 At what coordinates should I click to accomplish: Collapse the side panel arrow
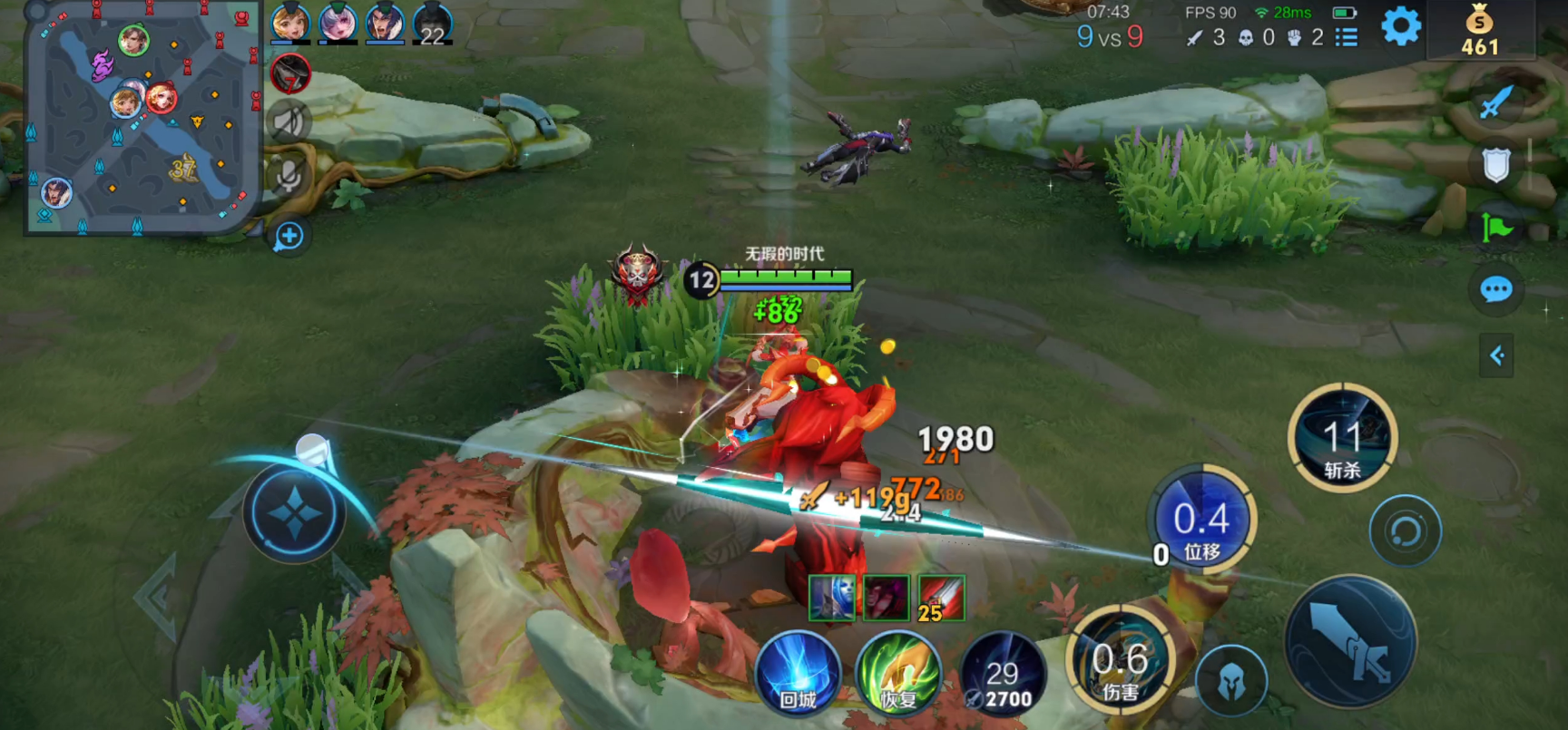pos(1496,355)
